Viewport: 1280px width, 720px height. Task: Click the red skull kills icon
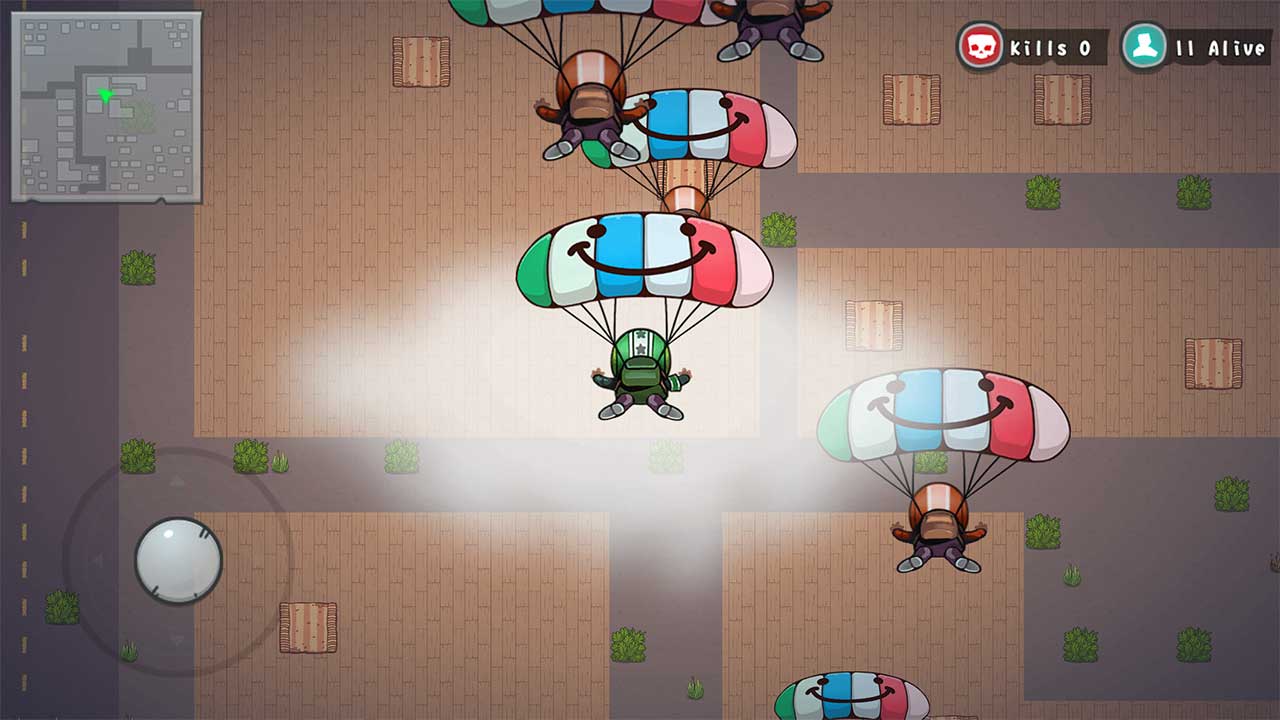982,43
